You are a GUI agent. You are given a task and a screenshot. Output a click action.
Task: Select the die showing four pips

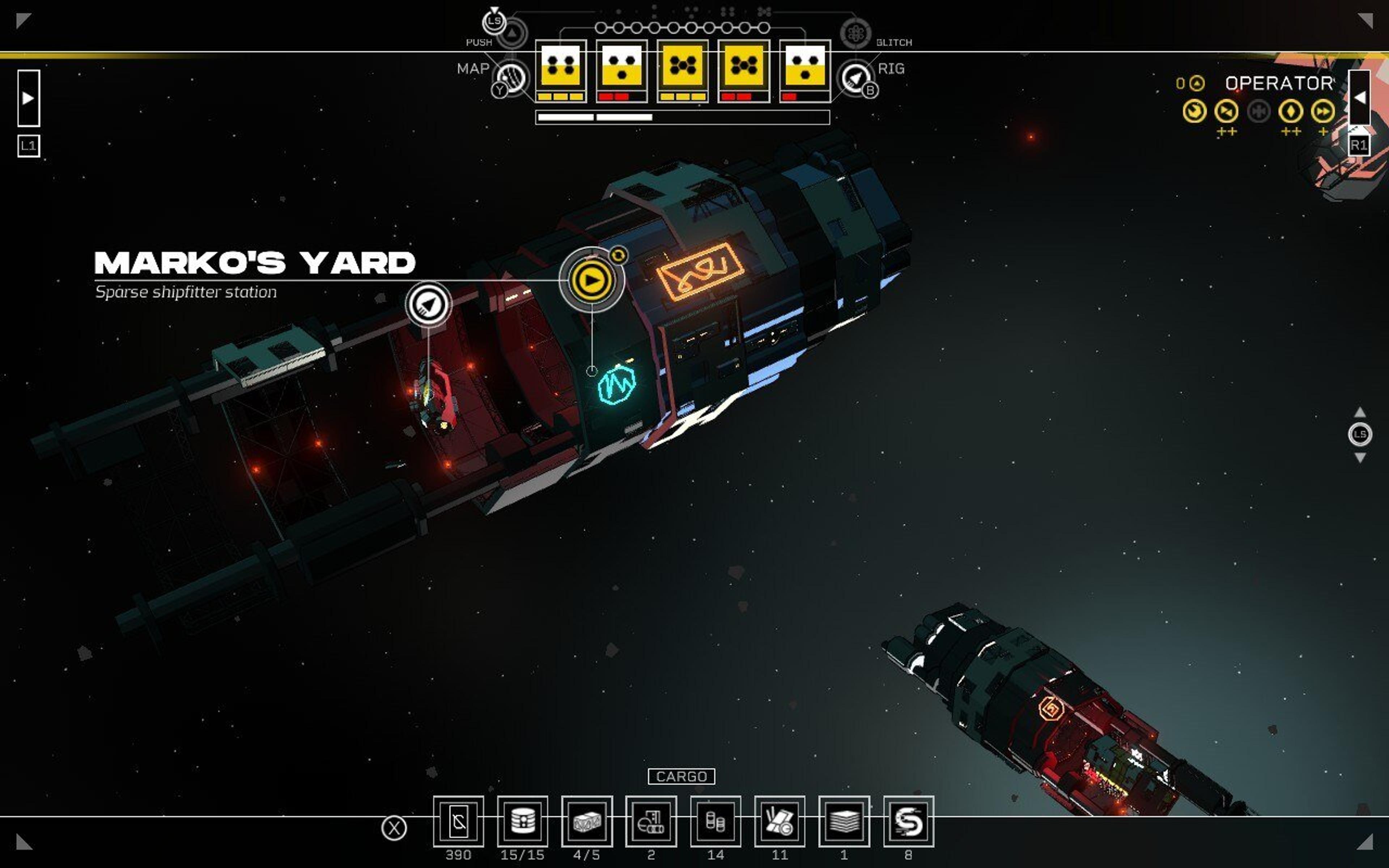point(561,65)
